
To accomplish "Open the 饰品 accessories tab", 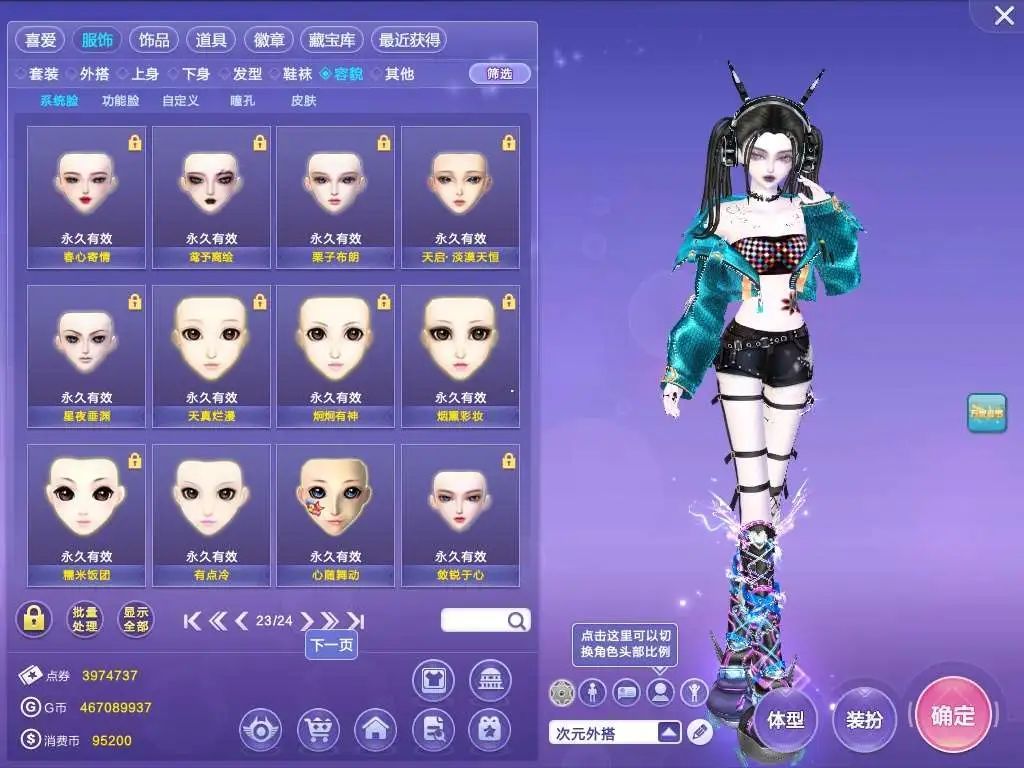I will click(x=154, y=40).
